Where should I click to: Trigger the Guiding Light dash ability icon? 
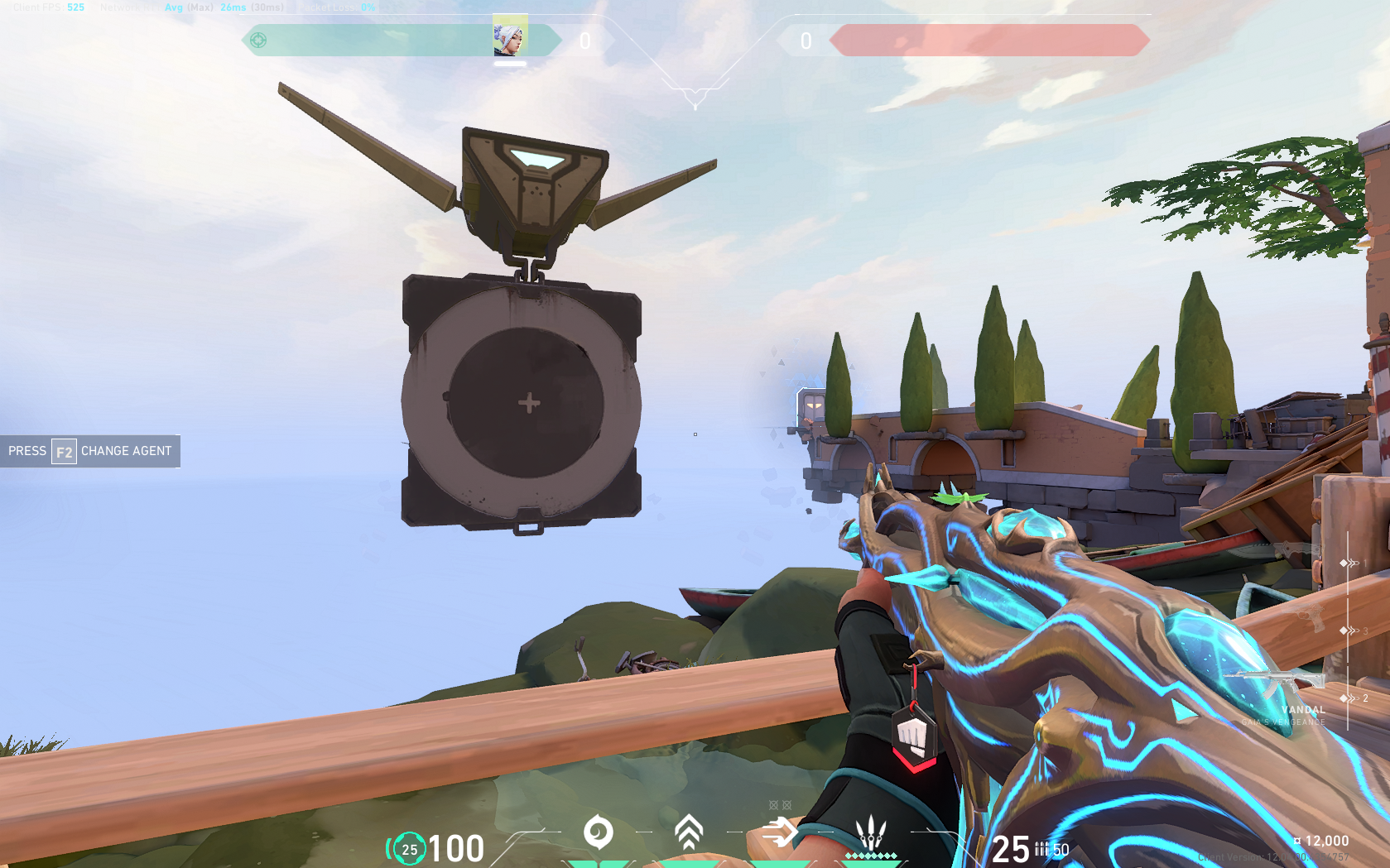(x=779, y=831)
